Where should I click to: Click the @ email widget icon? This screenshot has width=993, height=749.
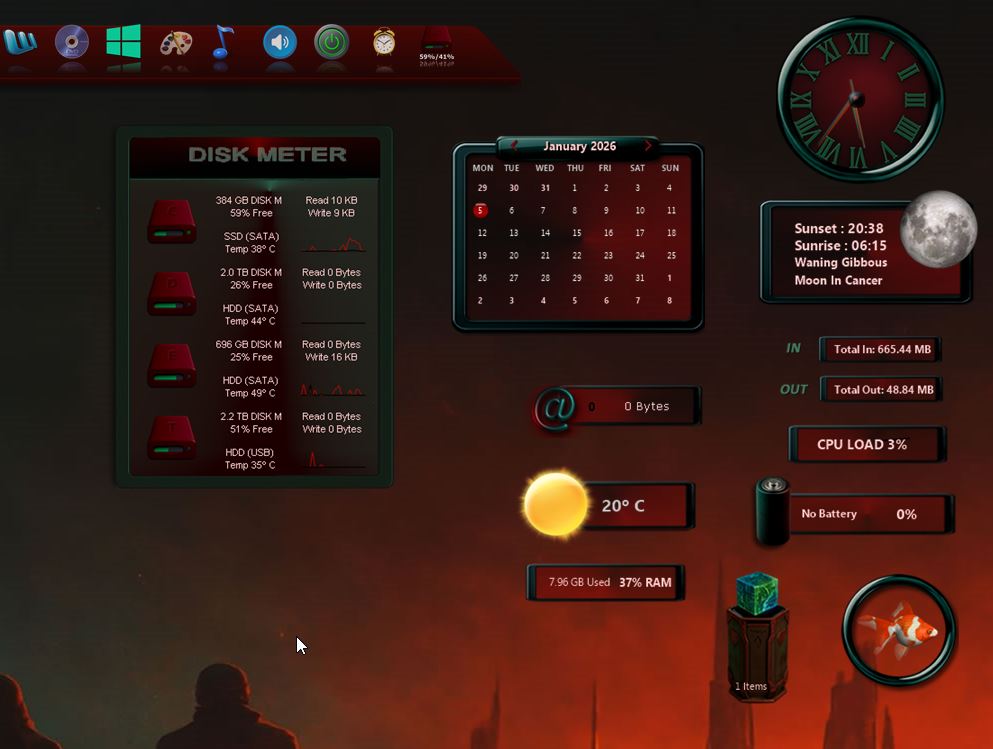[x=555, y=407]
